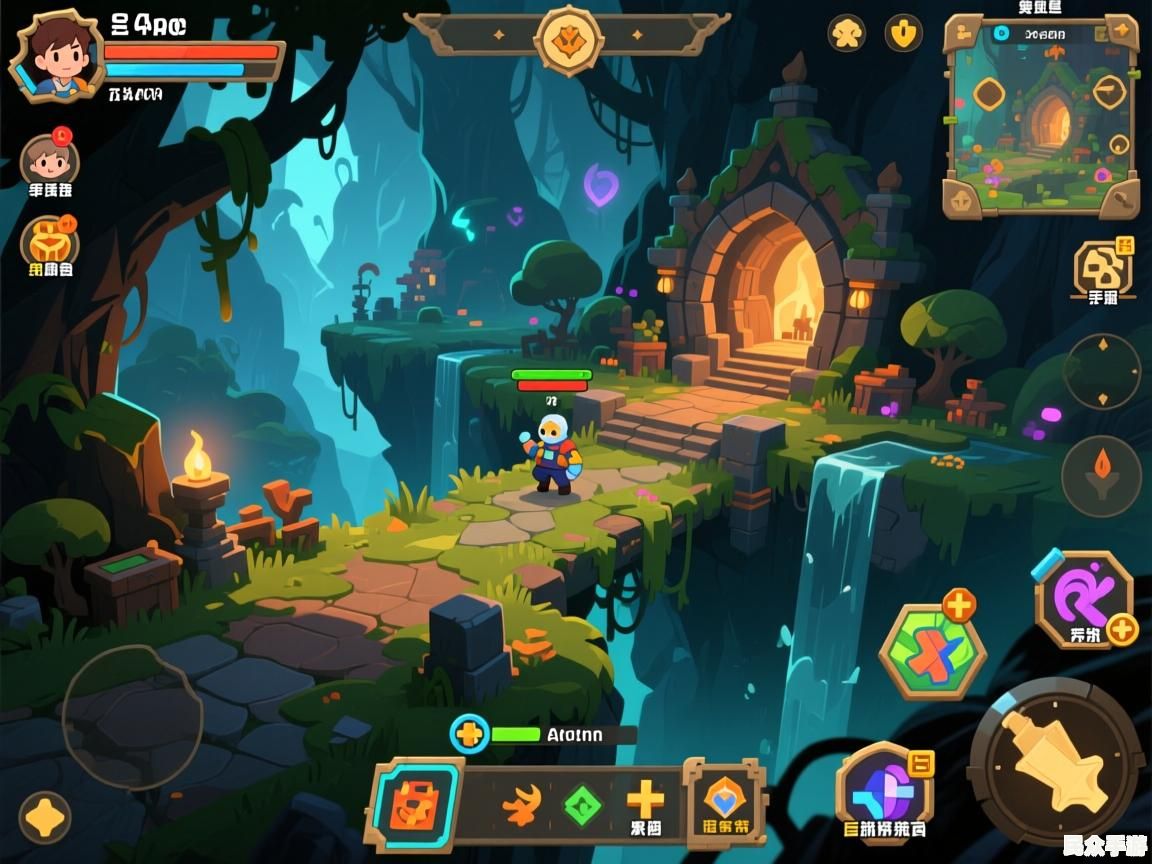This screenshot has width=1152, height=864.
Task: Tap the round golden shield icon
Action: (x=903, y=33)
